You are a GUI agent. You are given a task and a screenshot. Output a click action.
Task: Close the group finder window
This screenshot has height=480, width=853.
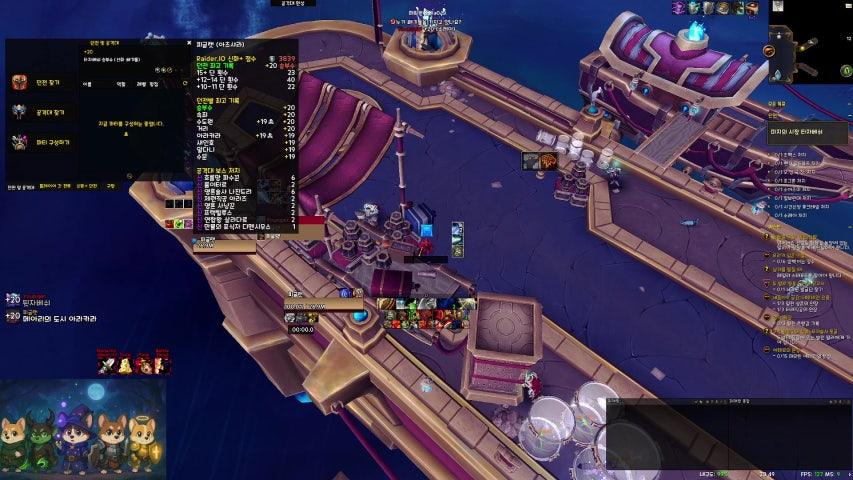tap(188, 43)
